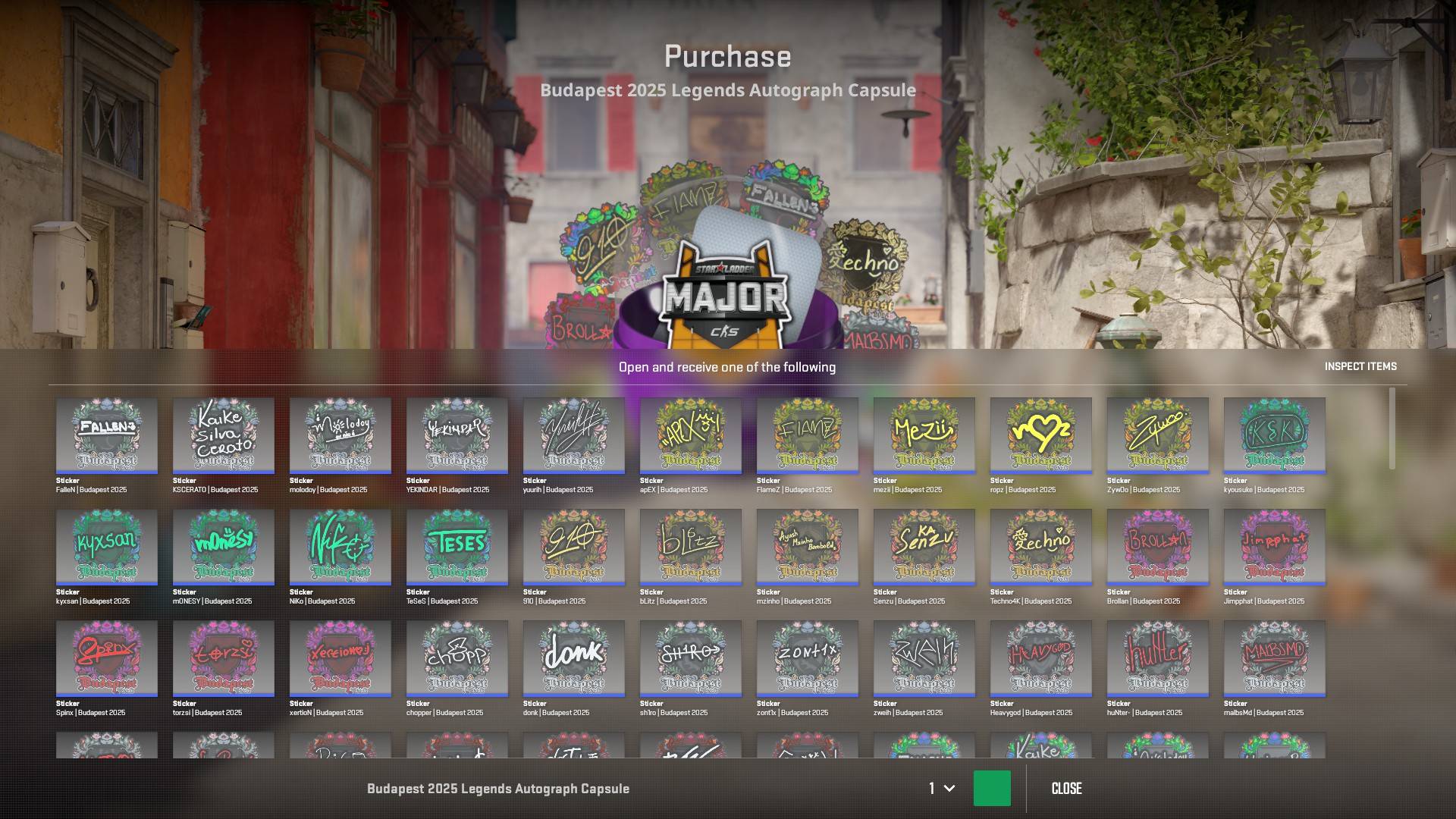
Task: Open the quantity dropdown
Action: coord(941,789)
